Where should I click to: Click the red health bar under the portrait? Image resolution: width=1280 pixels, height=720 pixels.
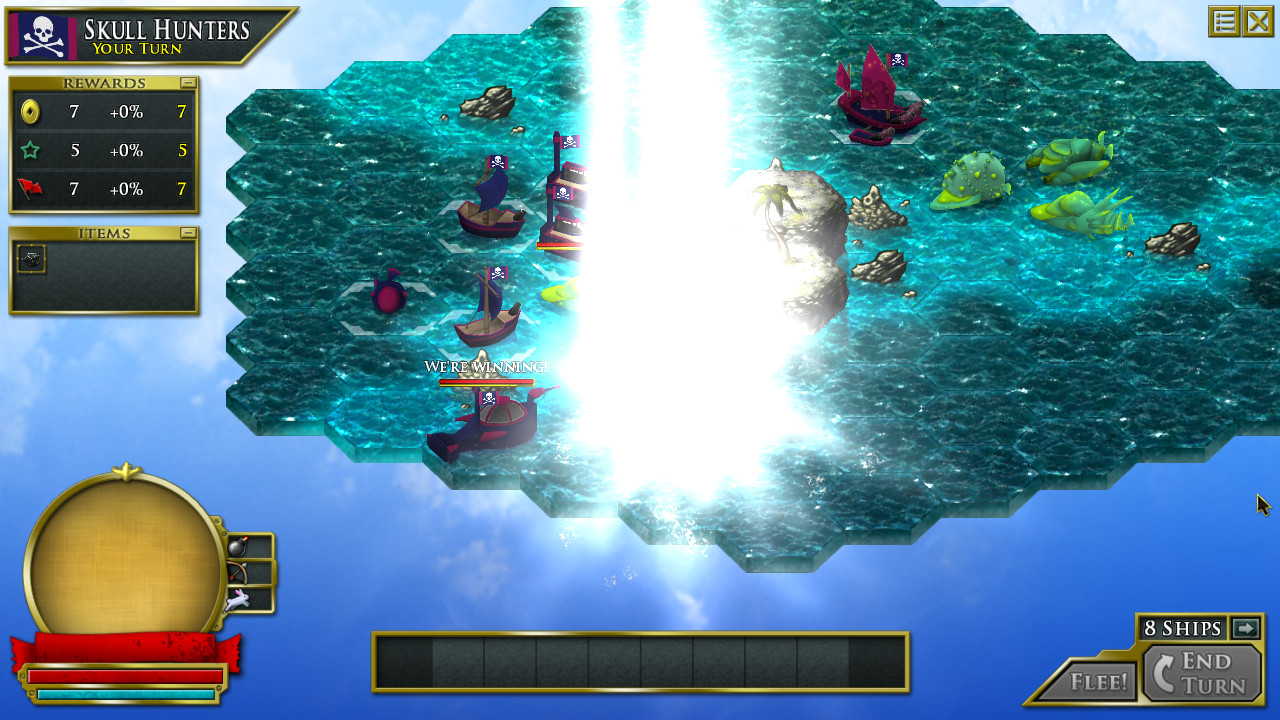point(125,676)
